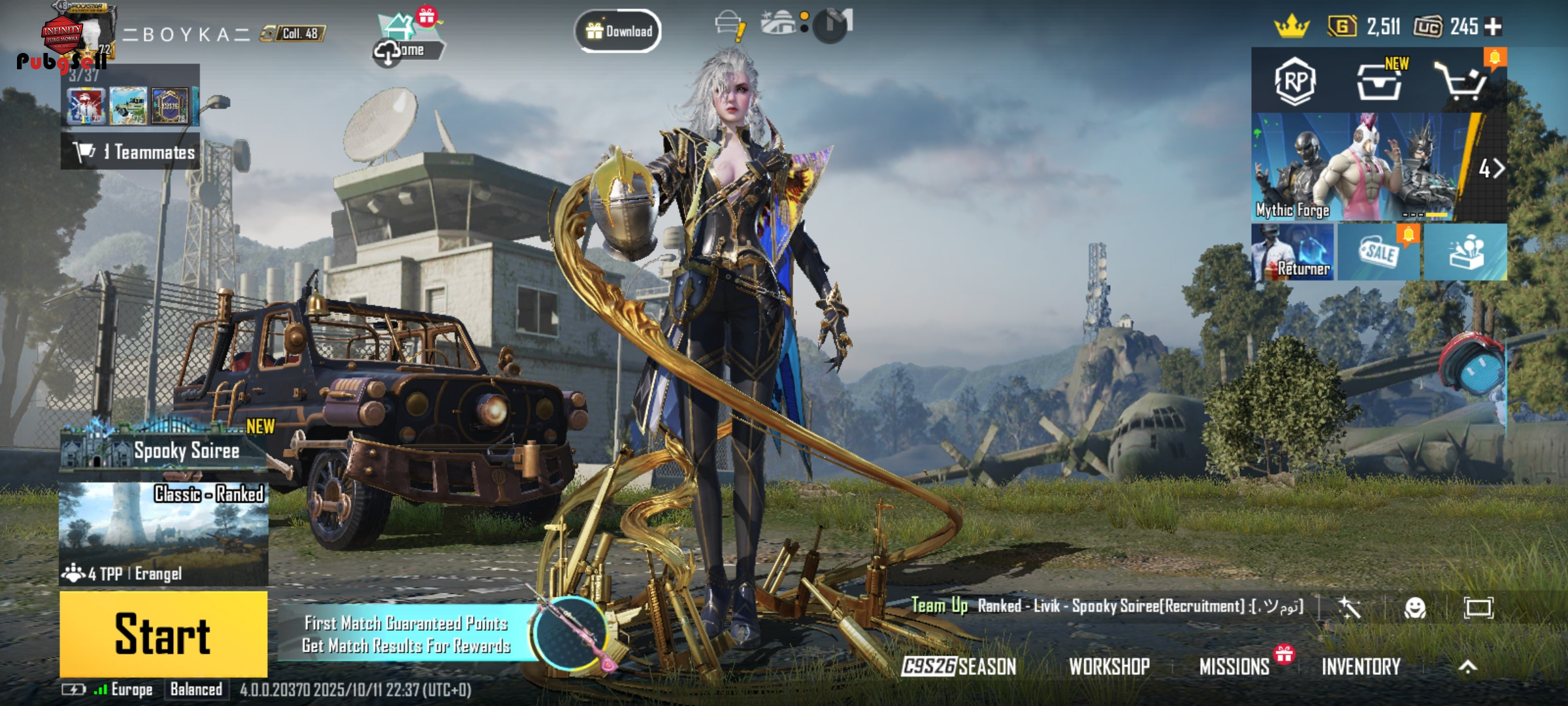Viewport: 1568px width, 706px height.
Task: Open the Teammates panel
Action: click(x=131, y=152)
